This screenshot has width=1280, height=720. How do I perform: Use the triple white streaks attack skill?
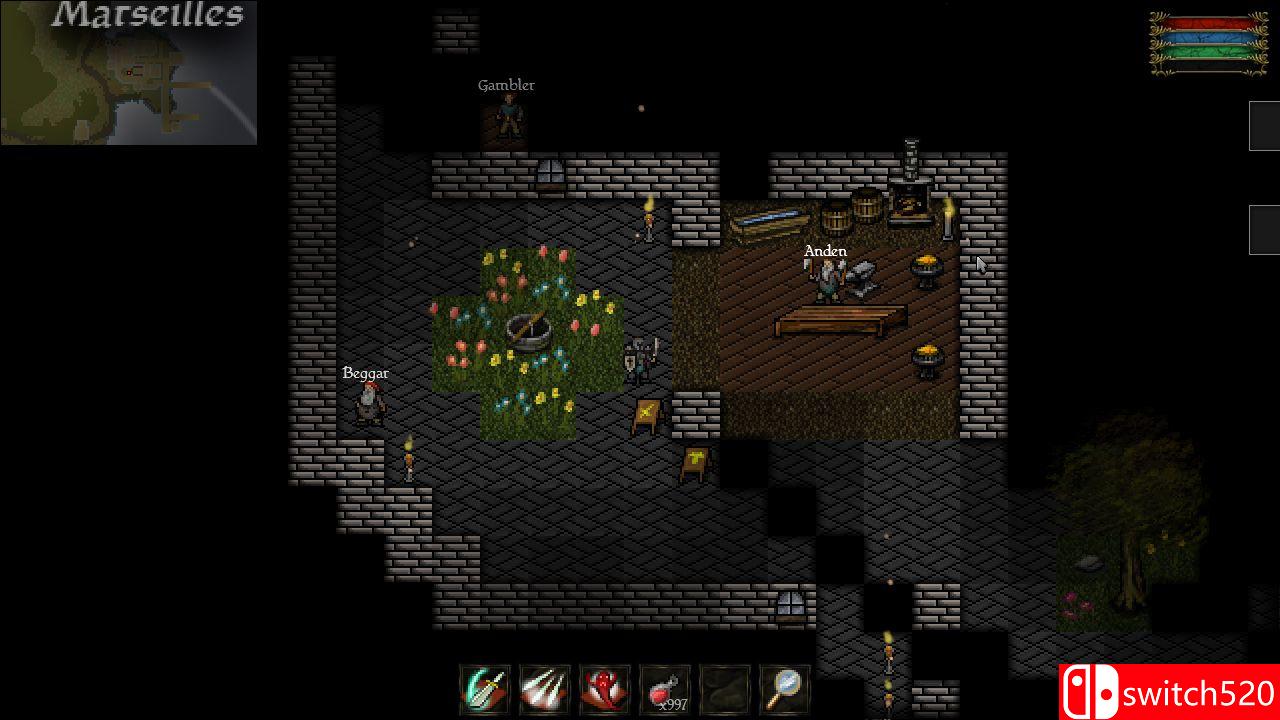[545, 689]
